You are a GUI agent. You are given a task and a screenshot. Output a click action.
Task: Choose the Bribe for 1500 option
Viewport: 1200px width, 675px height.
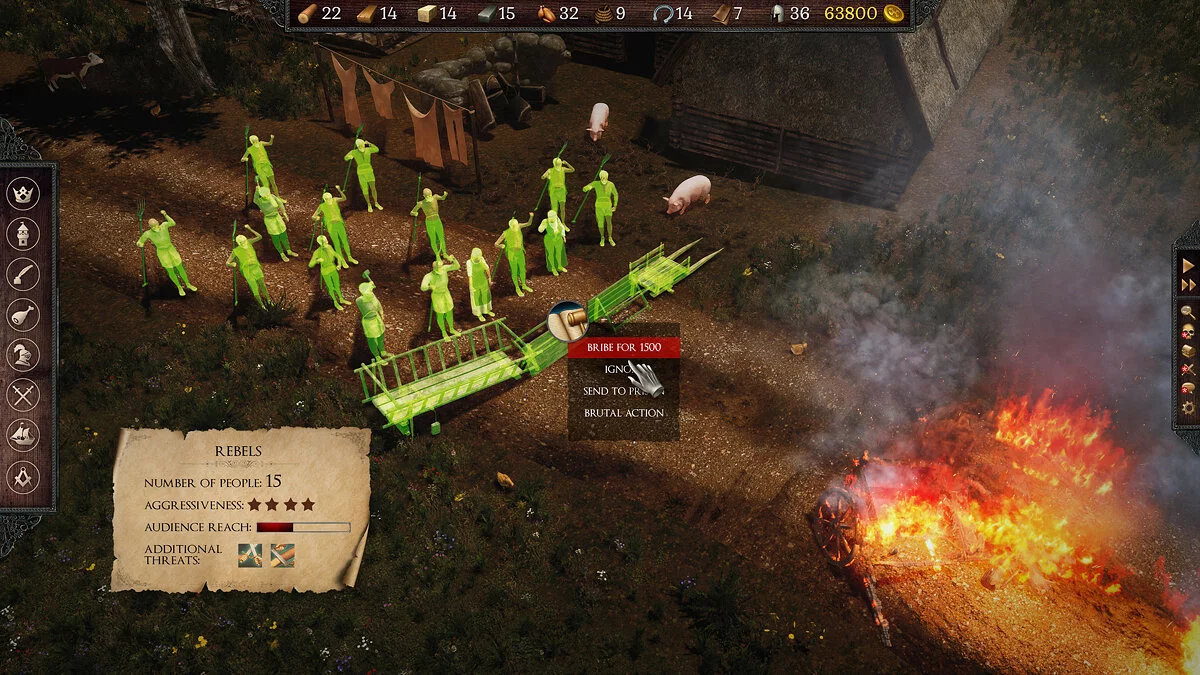624,347
